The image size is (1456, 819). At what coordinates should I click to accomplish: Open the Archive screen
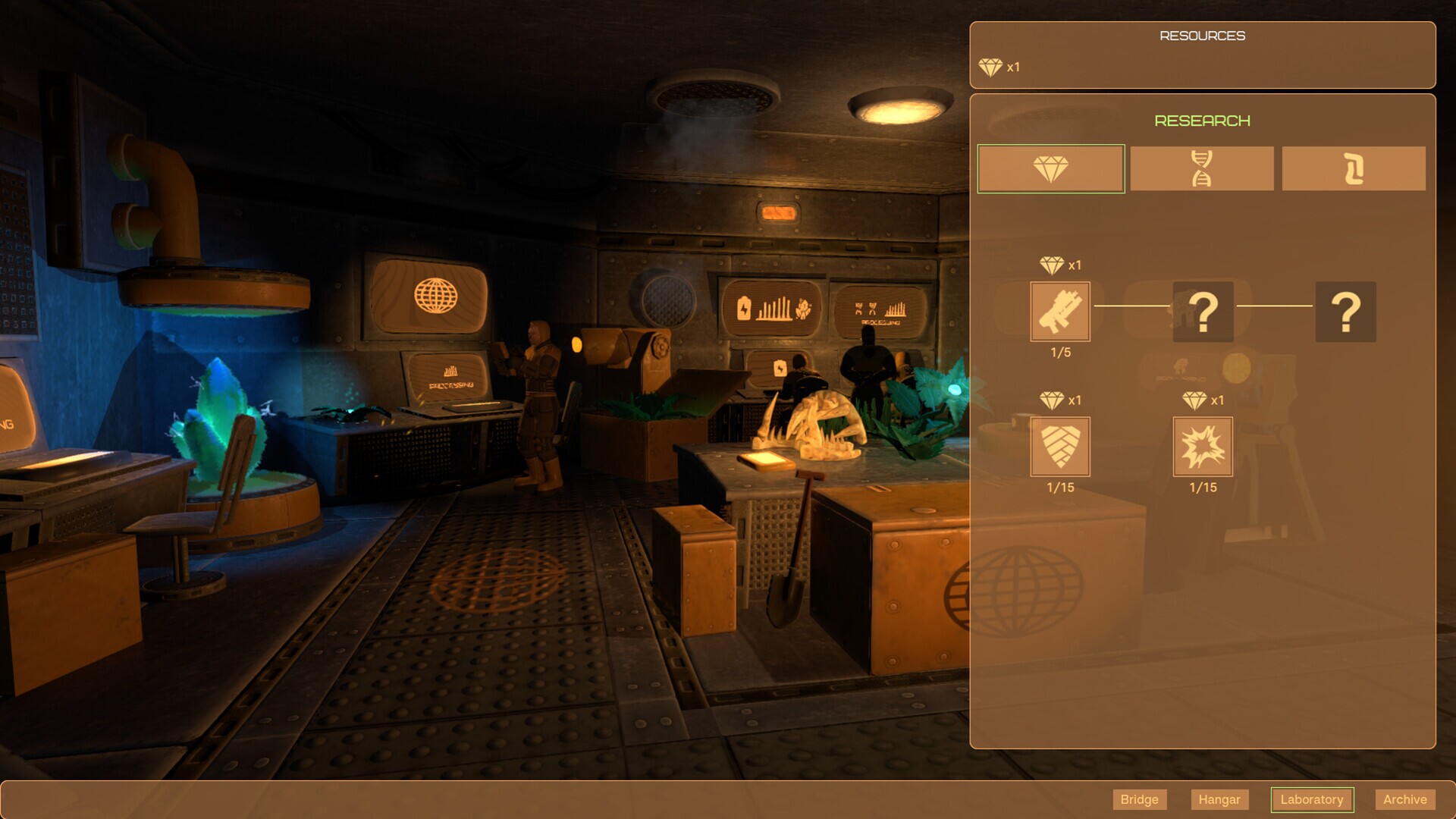pos(1404,799)
